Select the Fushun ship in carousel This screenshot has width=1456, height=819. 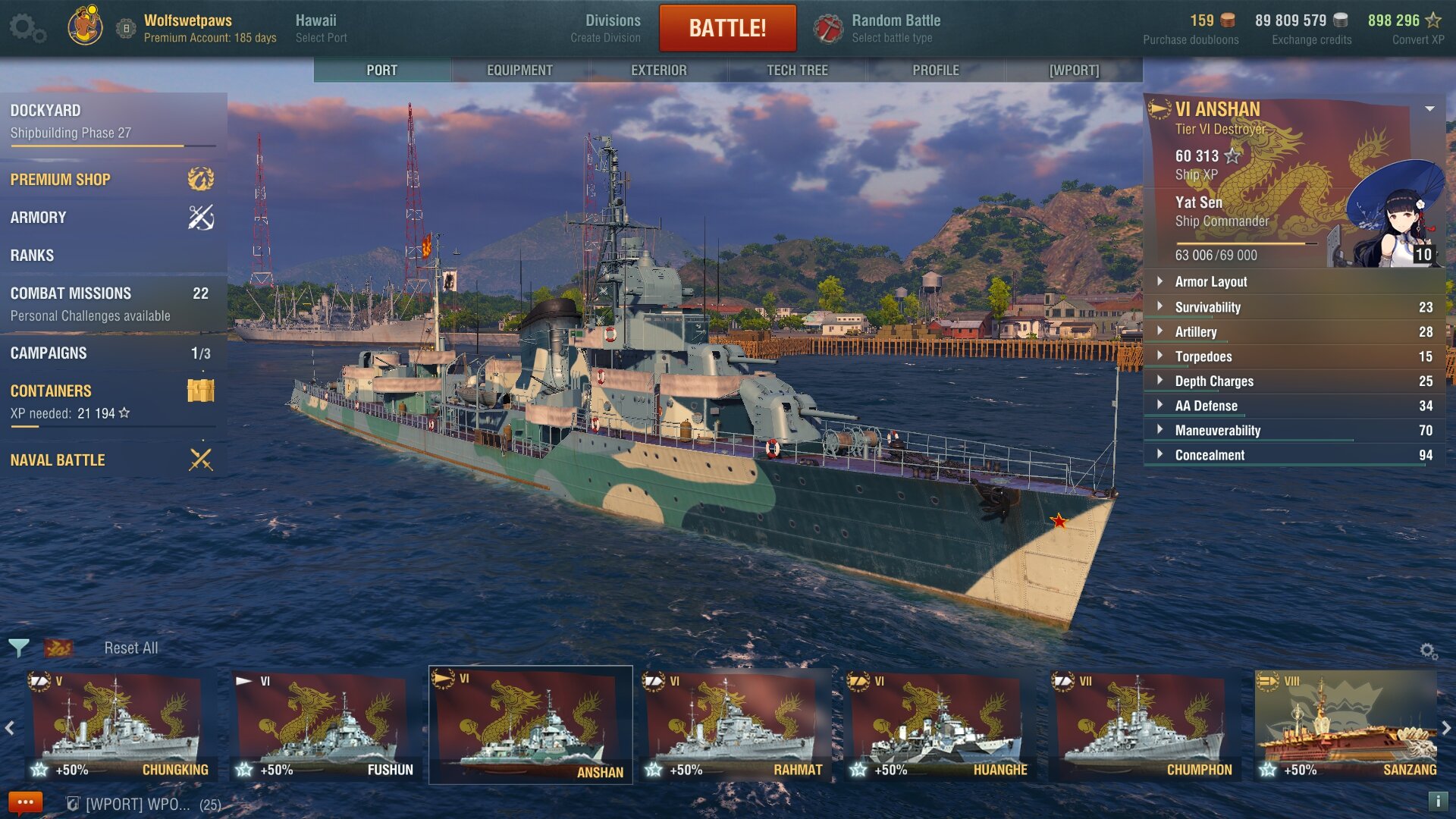pos(326,726)
